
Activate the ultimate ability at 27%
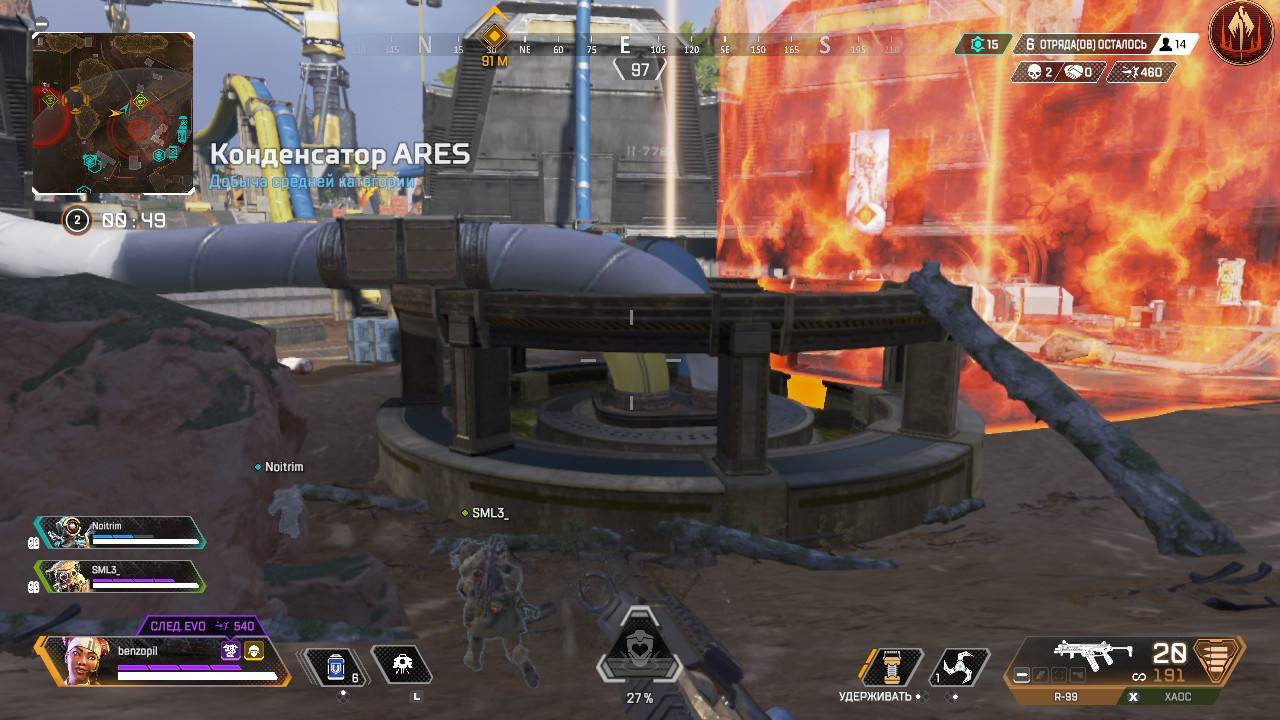click(x=639, y=655)
